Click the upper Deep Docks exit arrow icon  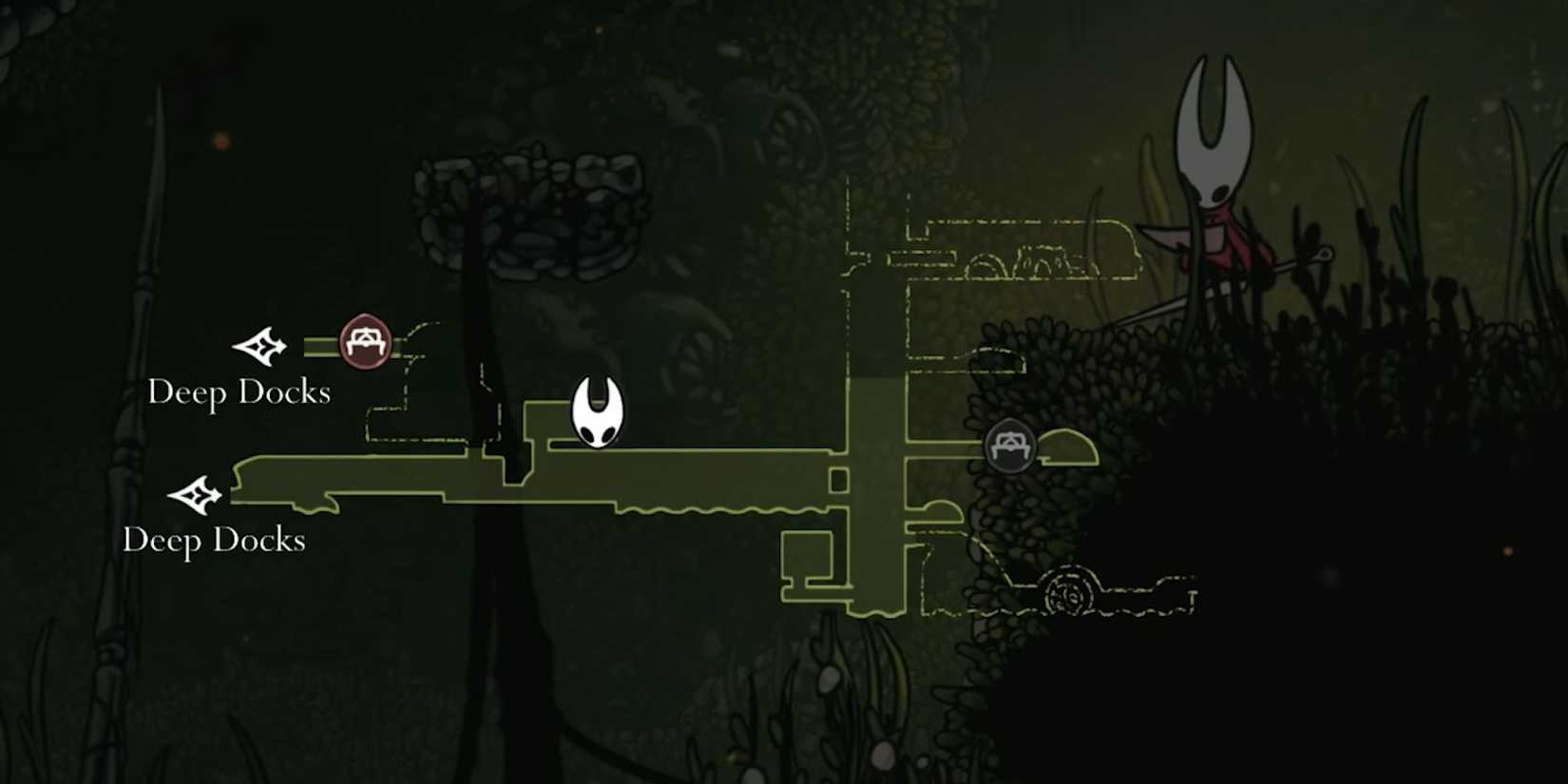tap(260, 347)
